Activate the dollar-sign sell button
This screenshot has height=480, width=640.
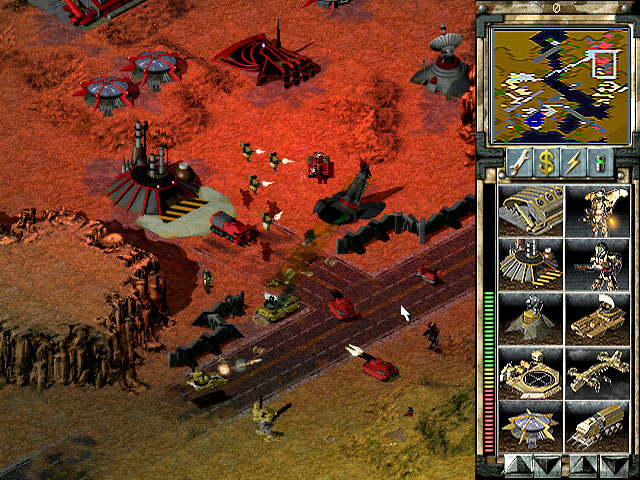click(x=547, y=163)
